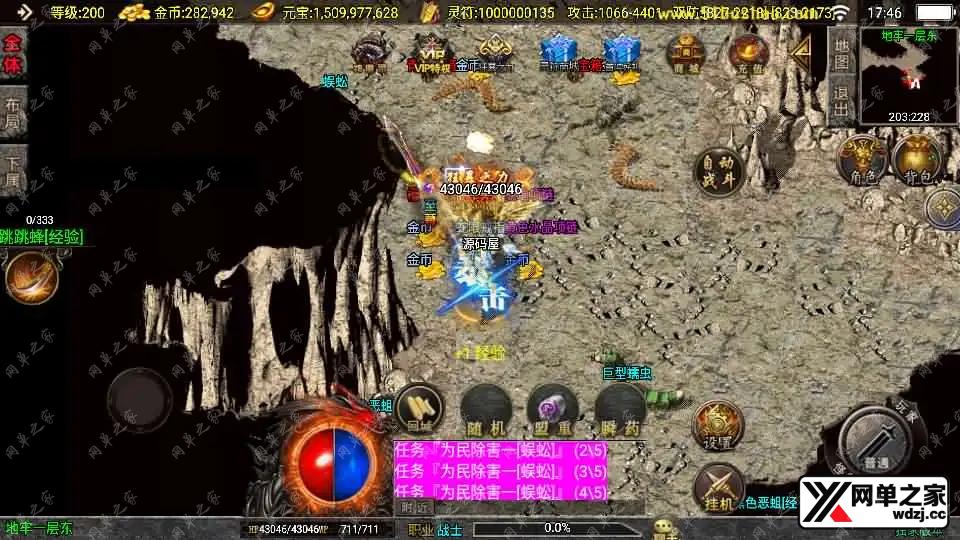Activate the fiery slash skill icon

coord(28,279)
